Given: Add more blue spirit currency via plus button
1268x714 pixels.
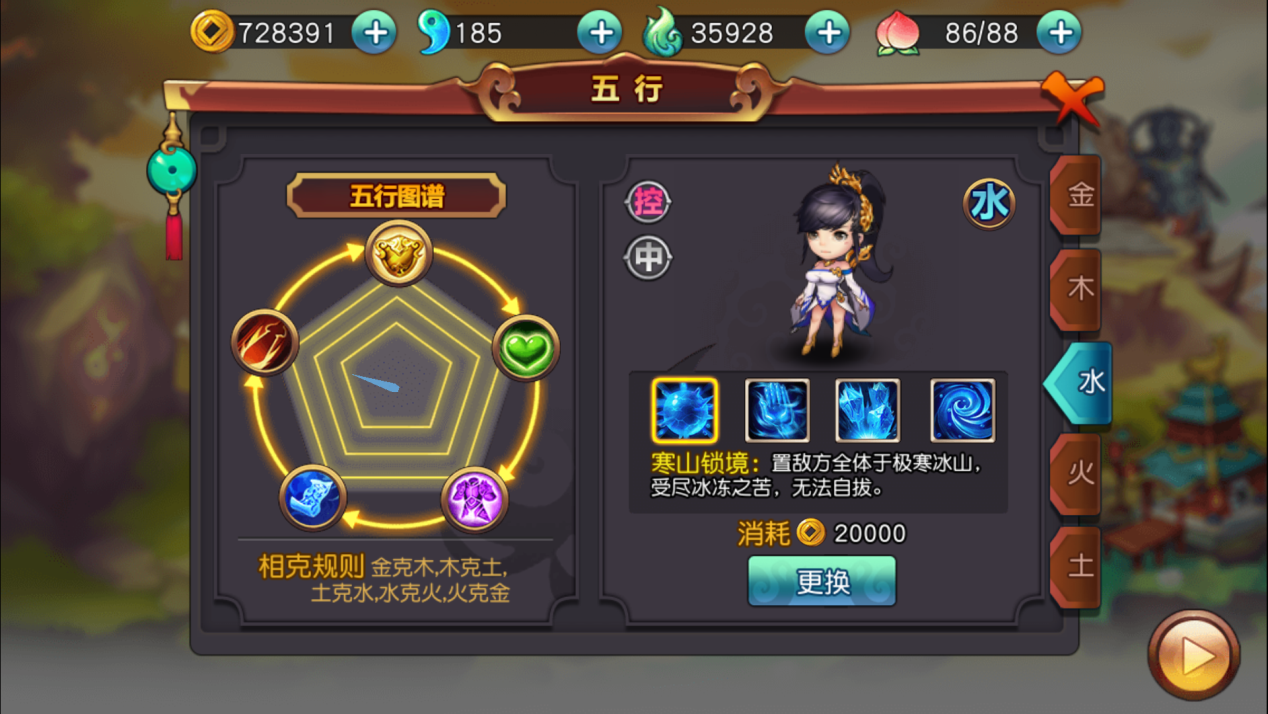Looking at the screenshot, I should coord(600,33).
